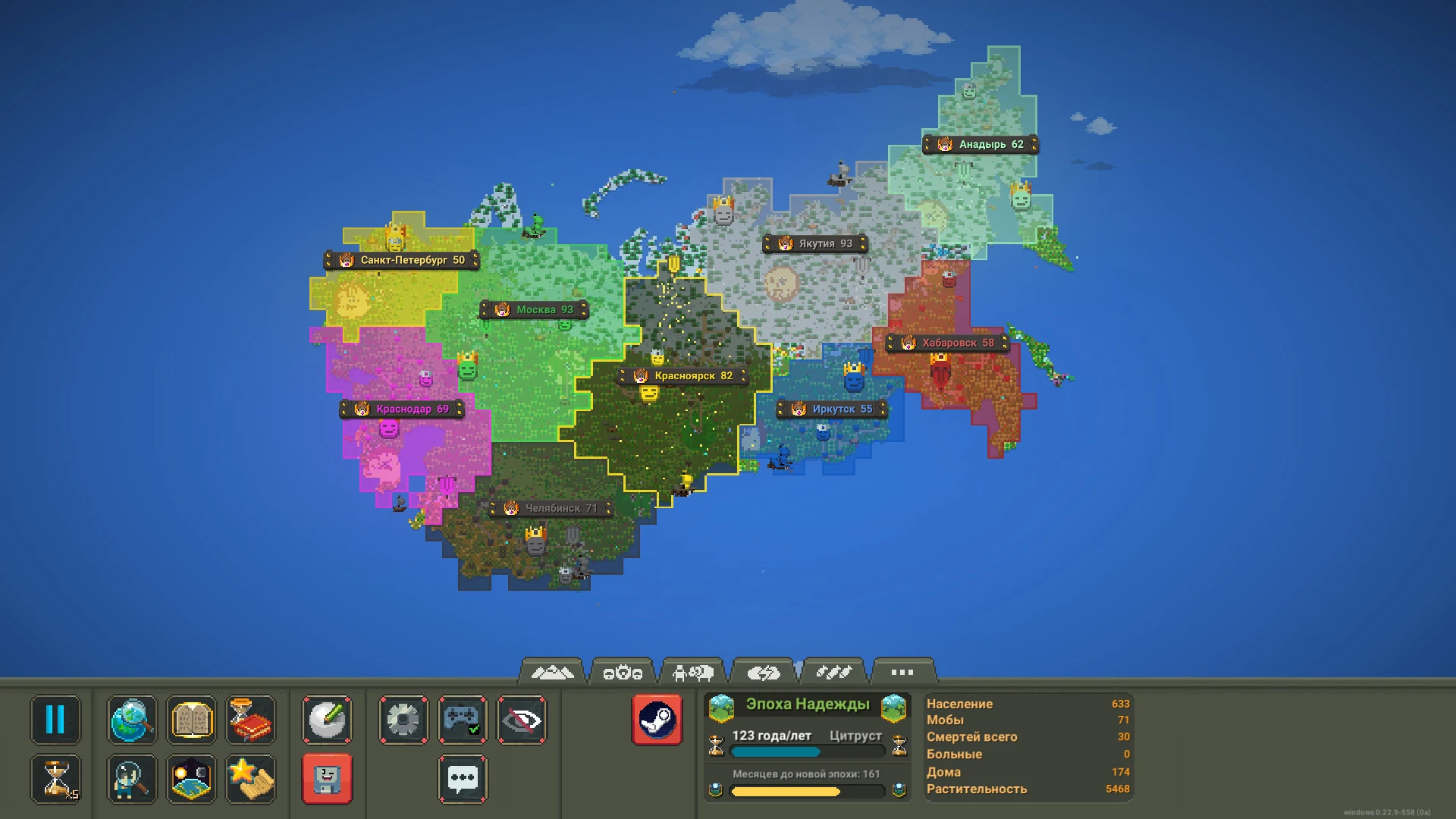The width and height of the screenshot is (1456, 819).
Task: Open the creature inspector magnifying glass tool
Action: click(x=131, y=779)
